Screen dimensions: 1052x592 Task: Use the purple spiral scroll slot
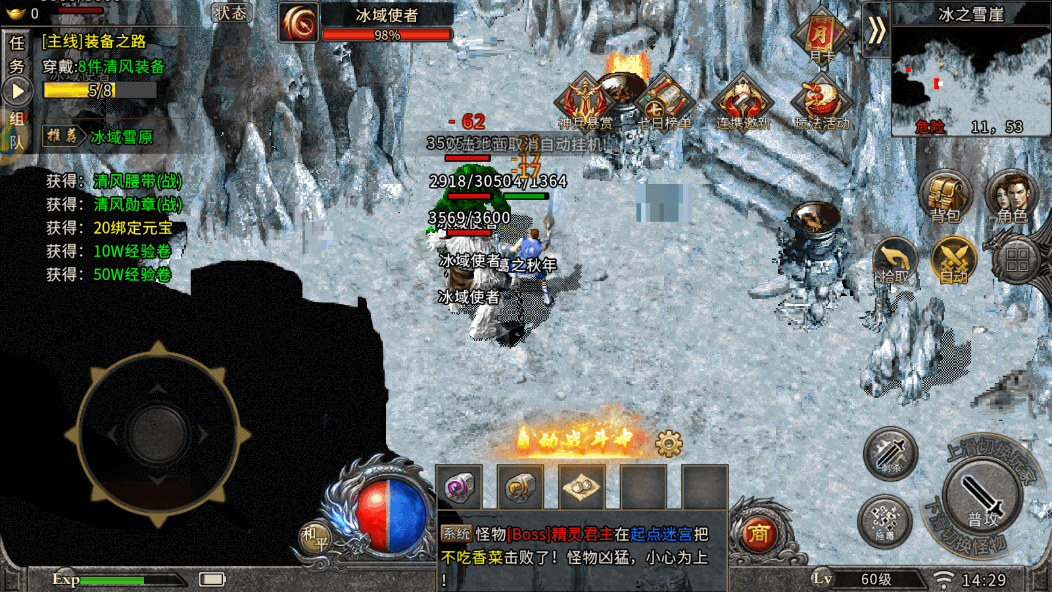coord(459,488)
